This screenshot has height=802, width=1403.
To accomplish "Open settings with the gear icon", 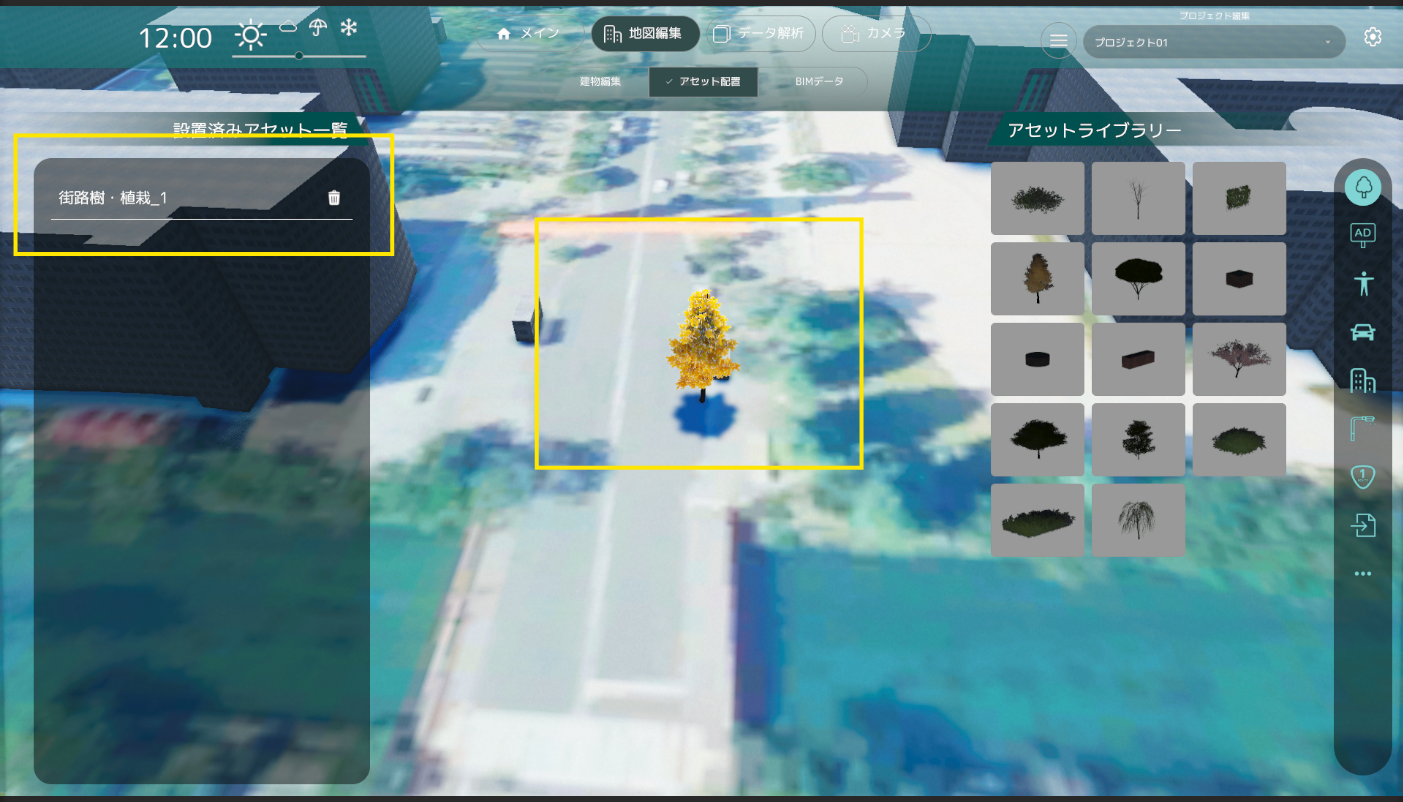I will [x=1373, y=37].
